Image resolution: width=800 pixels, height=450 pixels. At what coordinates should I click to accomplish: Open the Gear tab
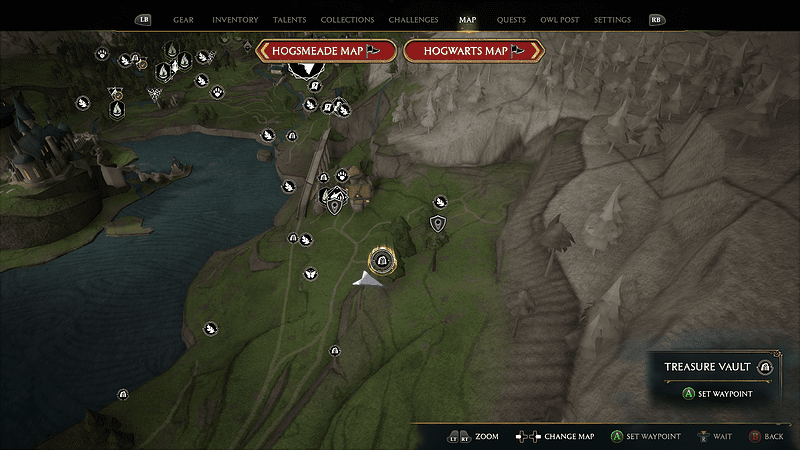(183, 20)
